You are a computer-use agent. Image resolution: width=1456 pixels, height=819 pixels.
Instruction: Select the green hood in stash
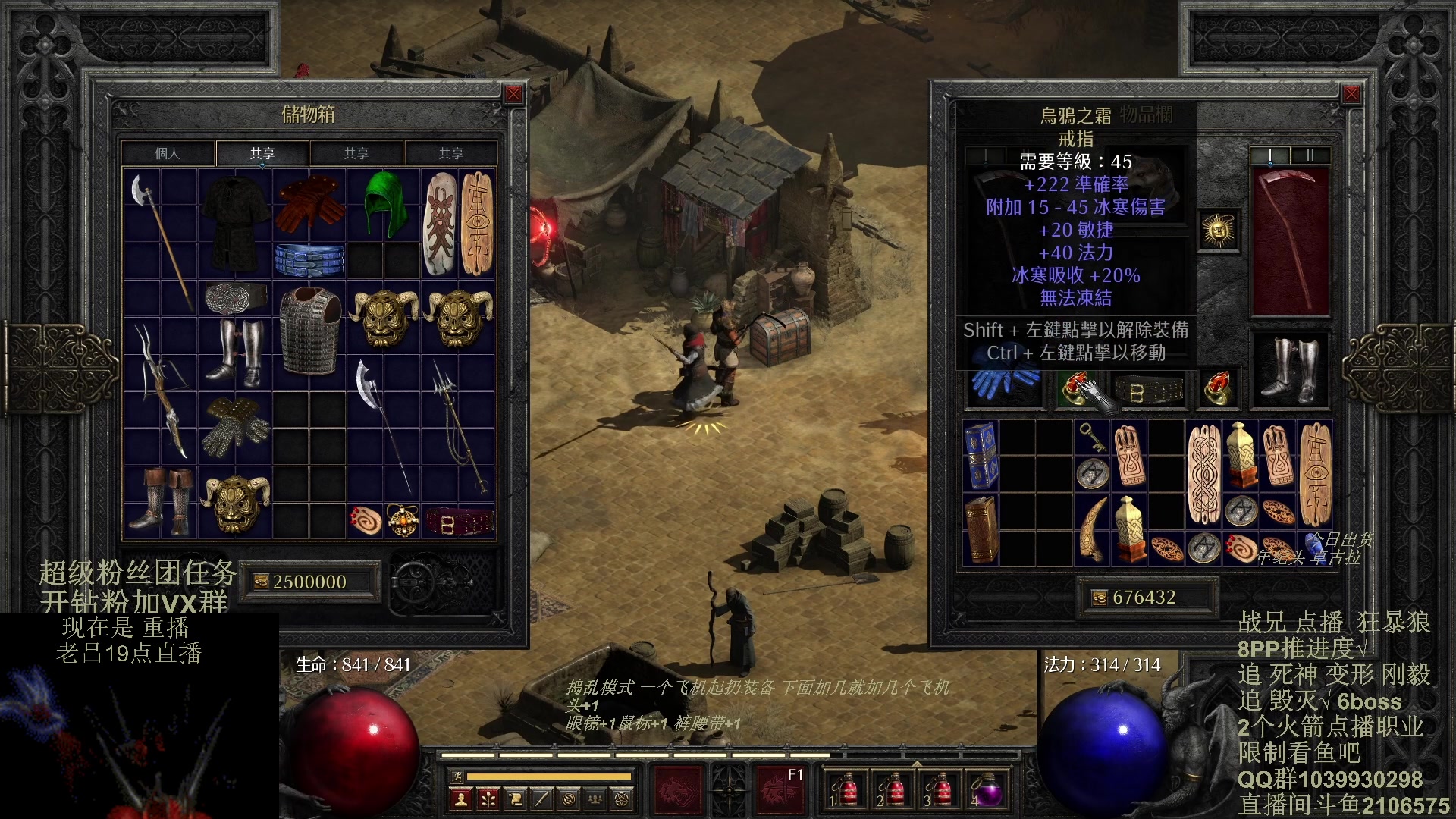[384, 203]
